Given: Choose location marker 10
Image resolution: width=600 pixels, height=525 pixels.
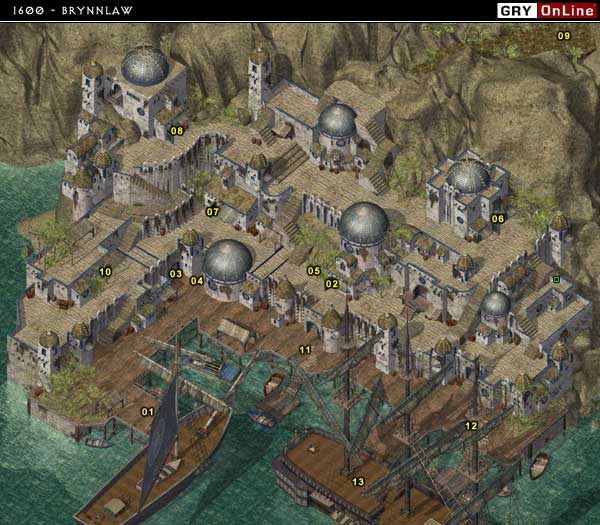Looking at the screenshot, I should (105, 272).
